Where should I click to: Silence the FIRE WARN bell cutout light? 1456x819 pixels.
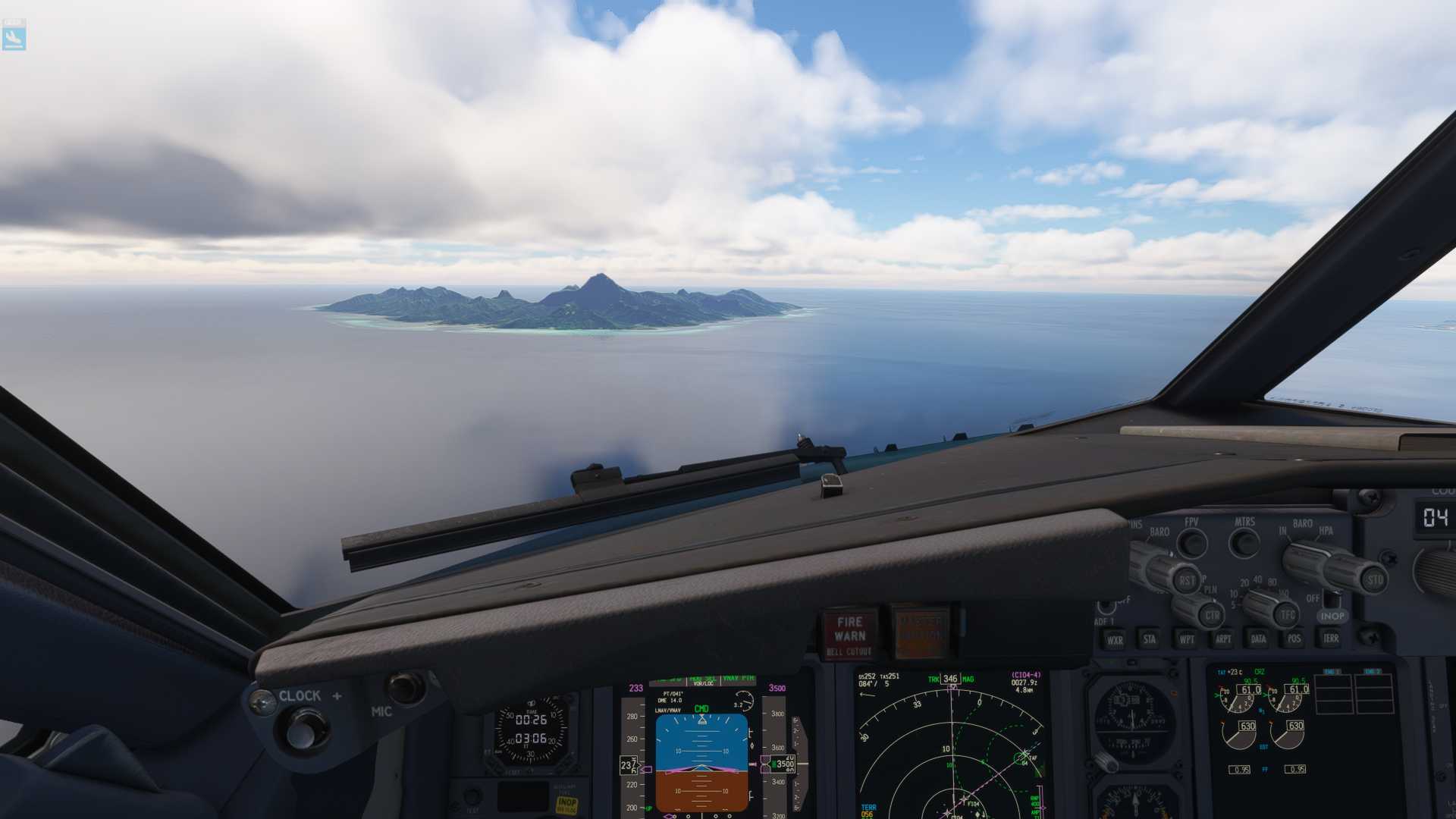pyautogui.click(x=849, y=635)
